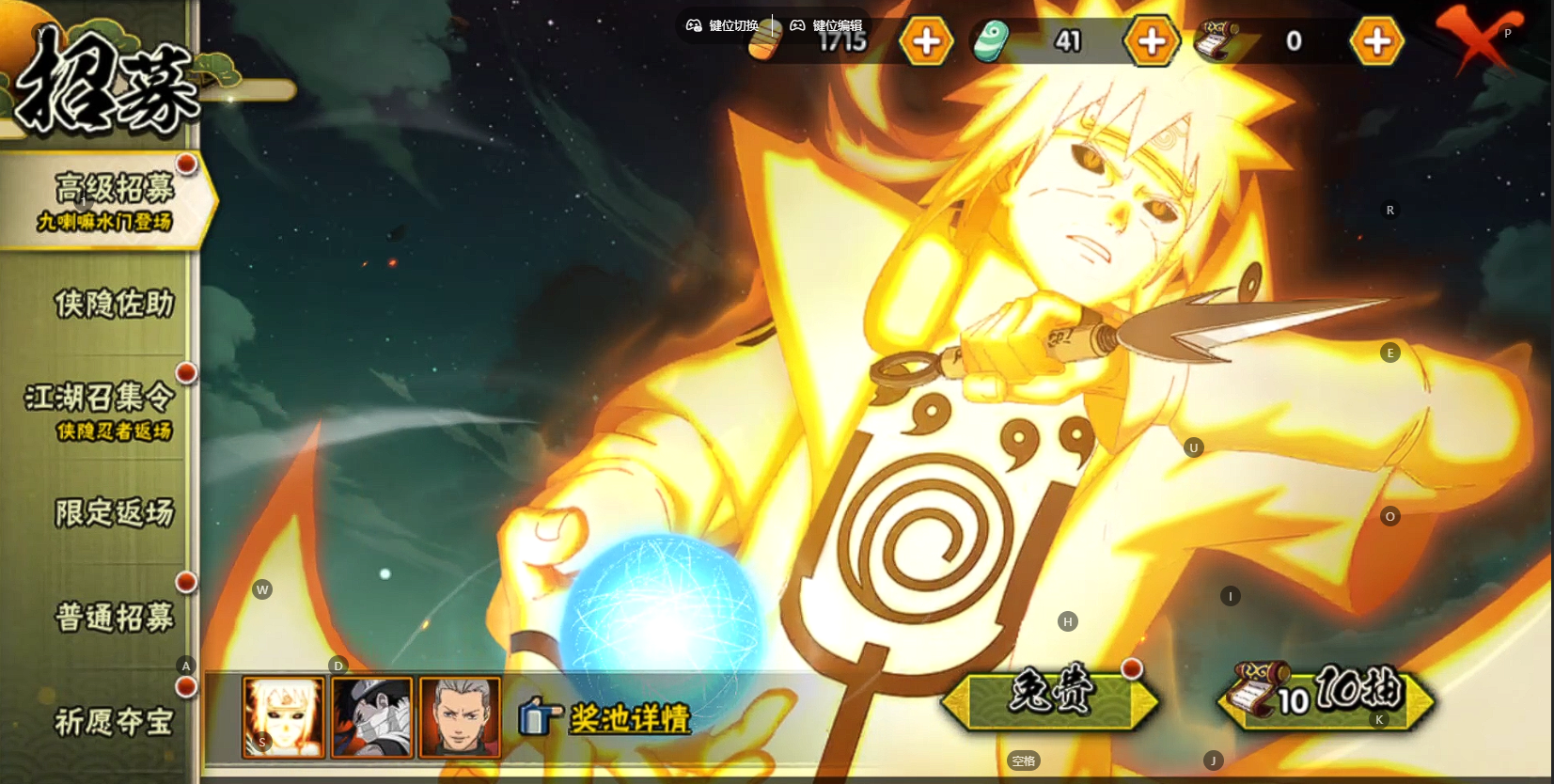Click the 键位切换 key mapping switch

722,25
